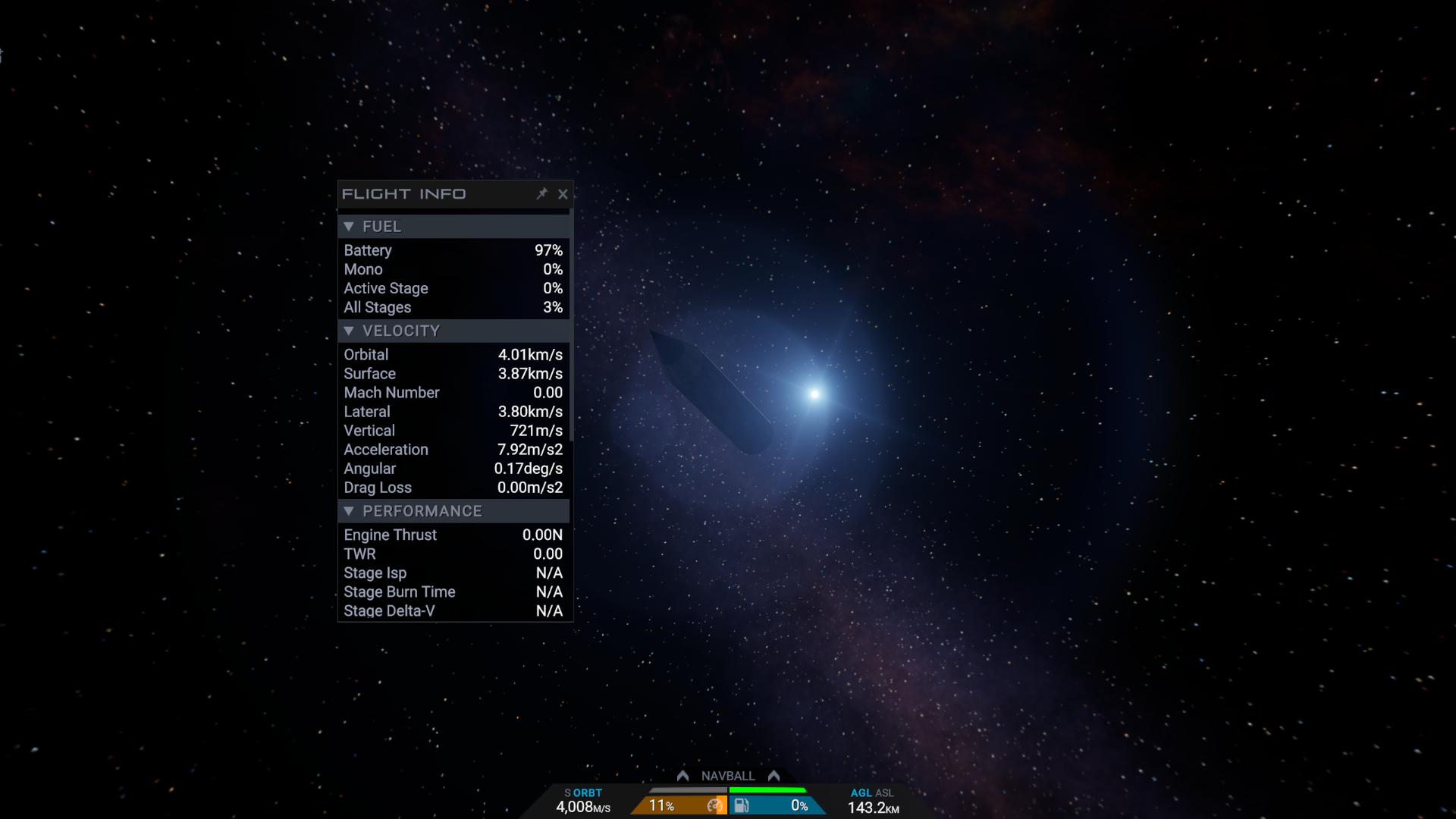This screenshot has height=819, width=1456.
Task: Collapse the Performance section
Action: [x=349, y=512]
